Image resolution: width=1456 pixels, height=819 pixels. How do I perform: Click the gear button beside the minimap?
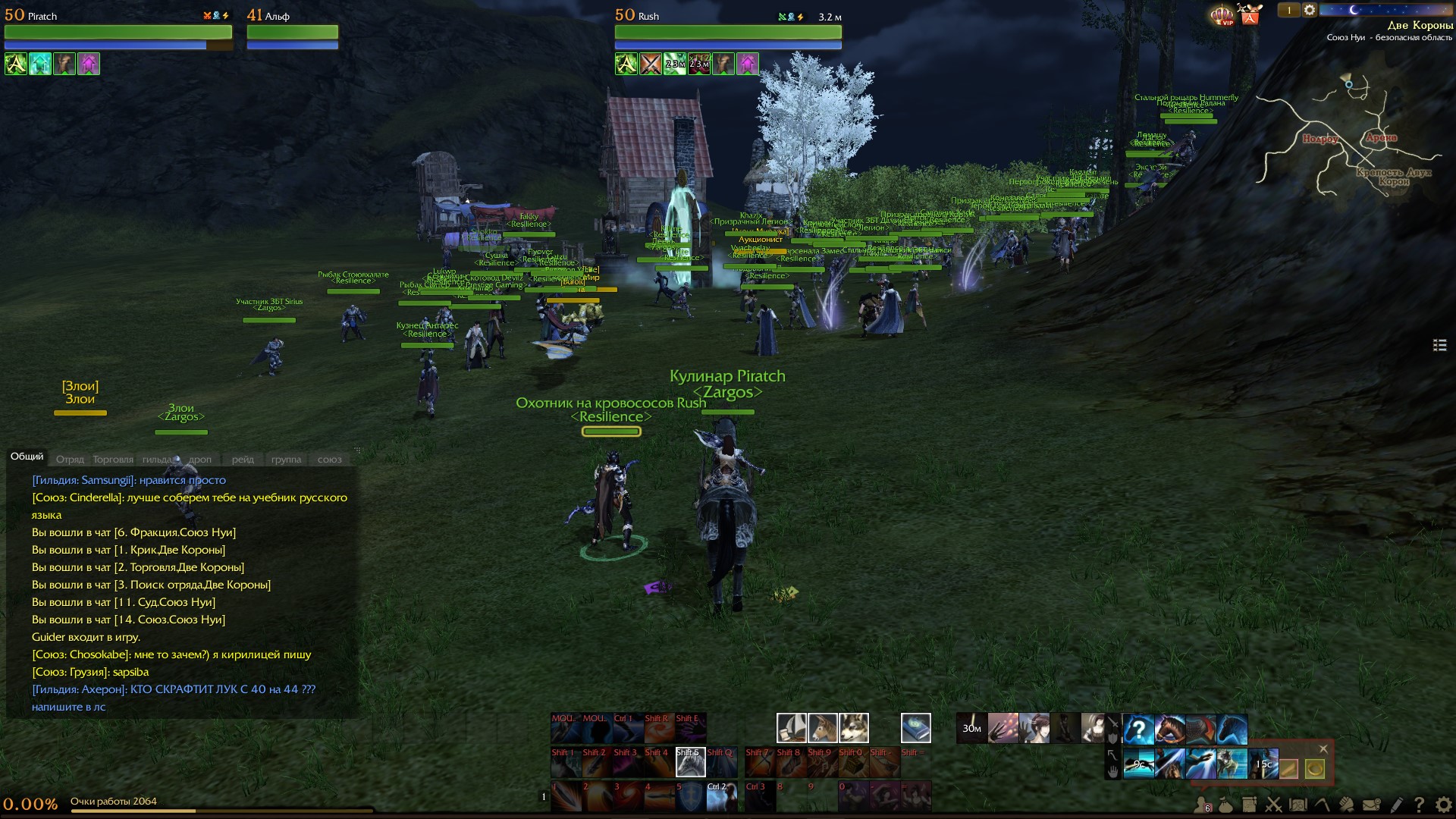pyautogui.click(x=1310, y=11)
